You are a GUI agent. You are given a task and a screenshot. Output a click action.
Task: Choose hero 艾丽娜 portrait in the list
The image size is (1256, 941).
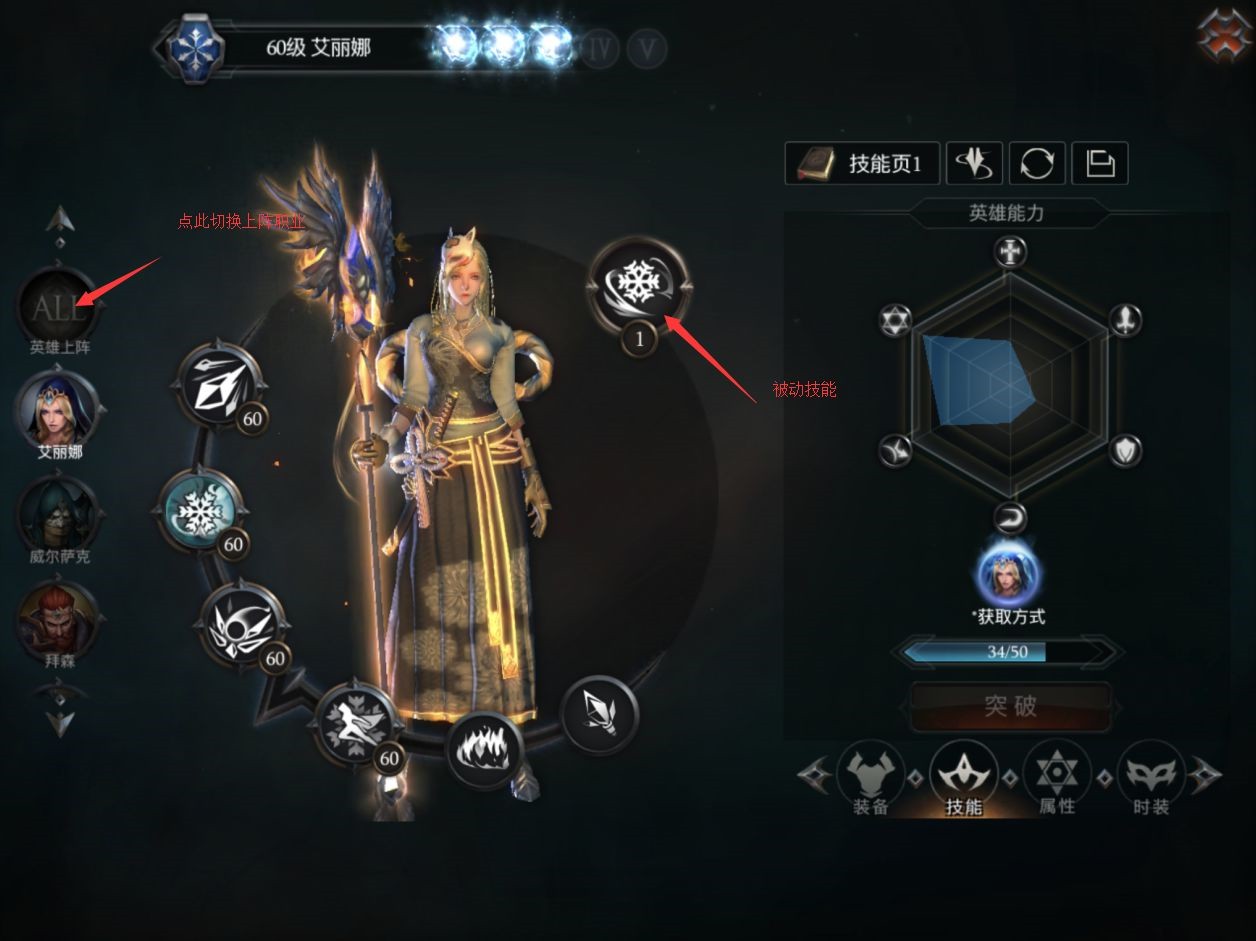click(58, 409)
